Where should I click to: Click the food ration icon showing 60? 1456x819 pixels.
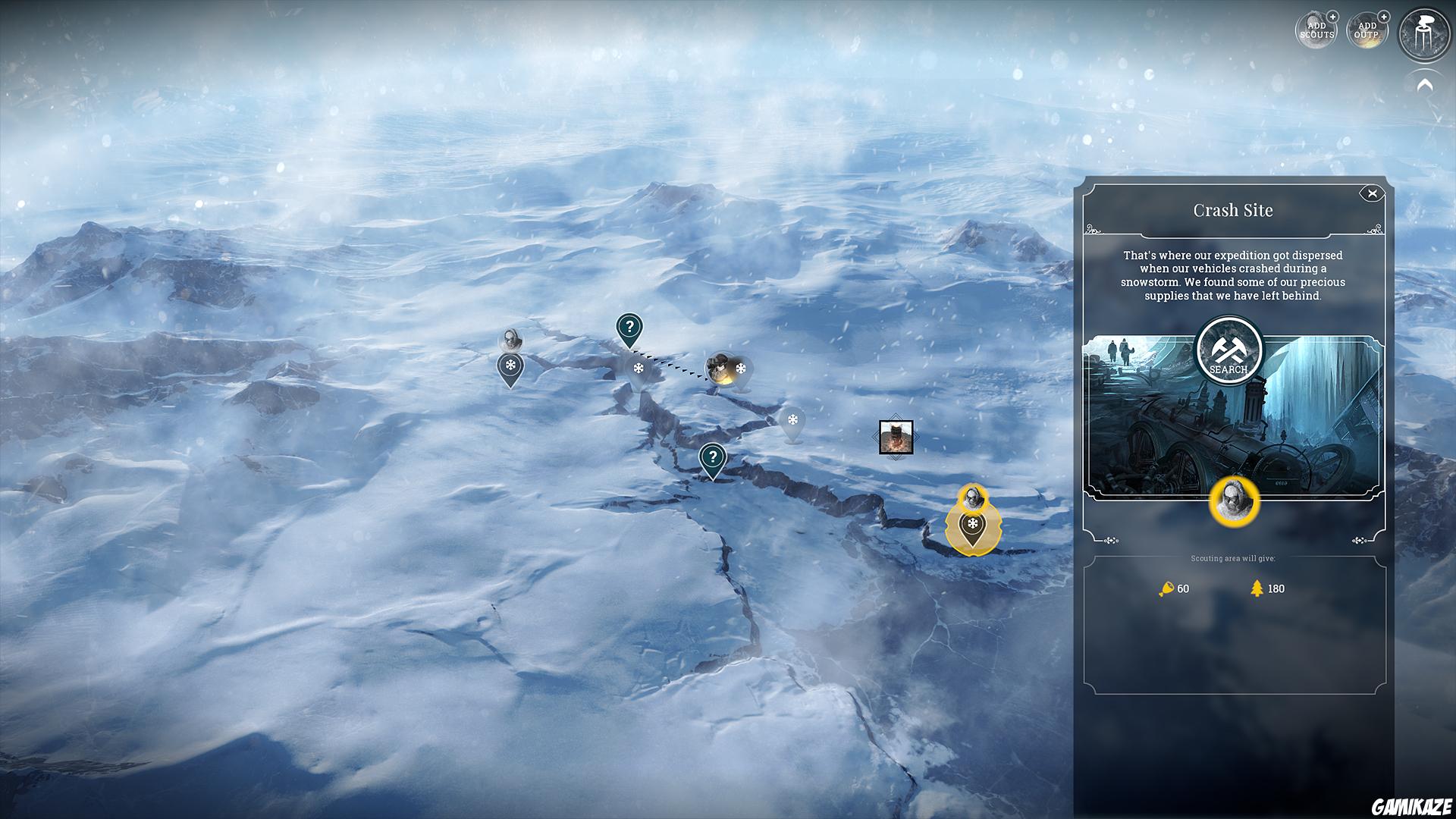1166,588
